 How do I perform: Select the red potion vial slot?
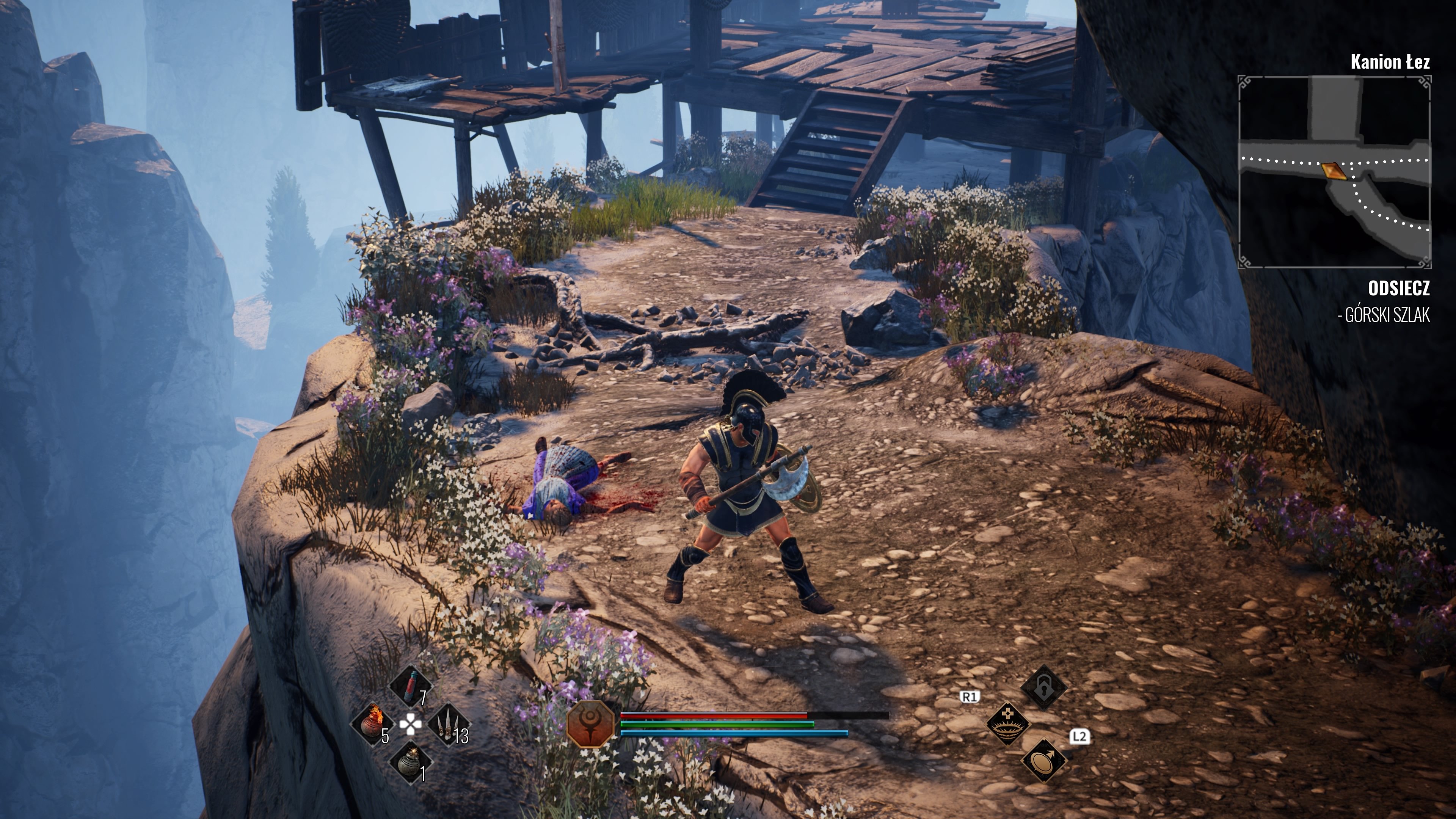click(411, 686)
